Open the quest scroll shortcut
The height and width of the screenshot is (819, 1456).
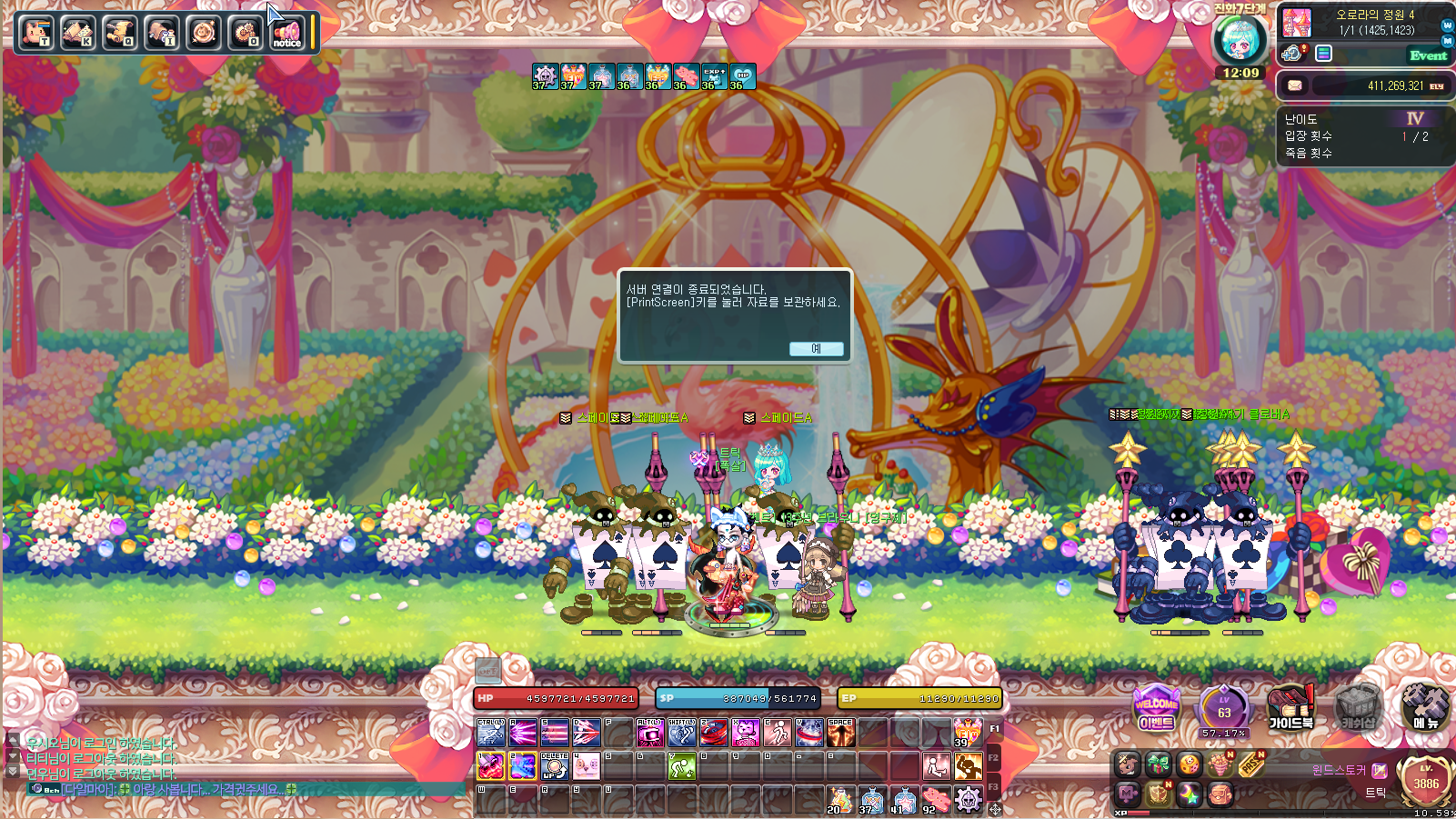click(x=119, y=33)
